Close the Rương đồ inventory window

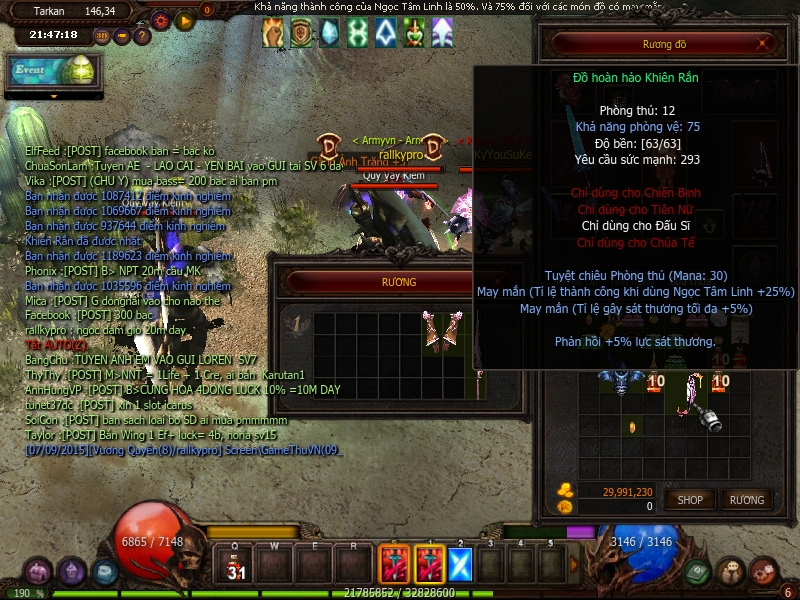[764, 44]
